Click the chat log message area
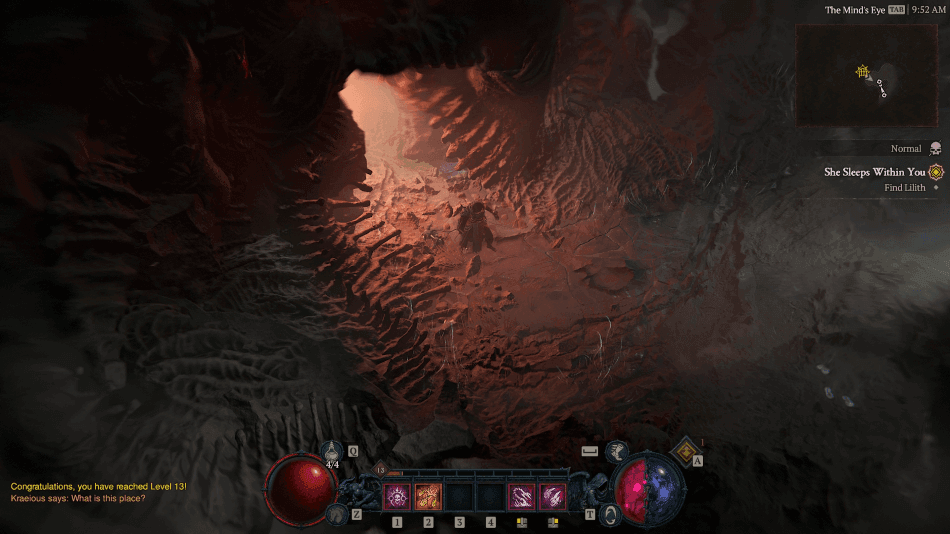 click(x=98, y=492)
